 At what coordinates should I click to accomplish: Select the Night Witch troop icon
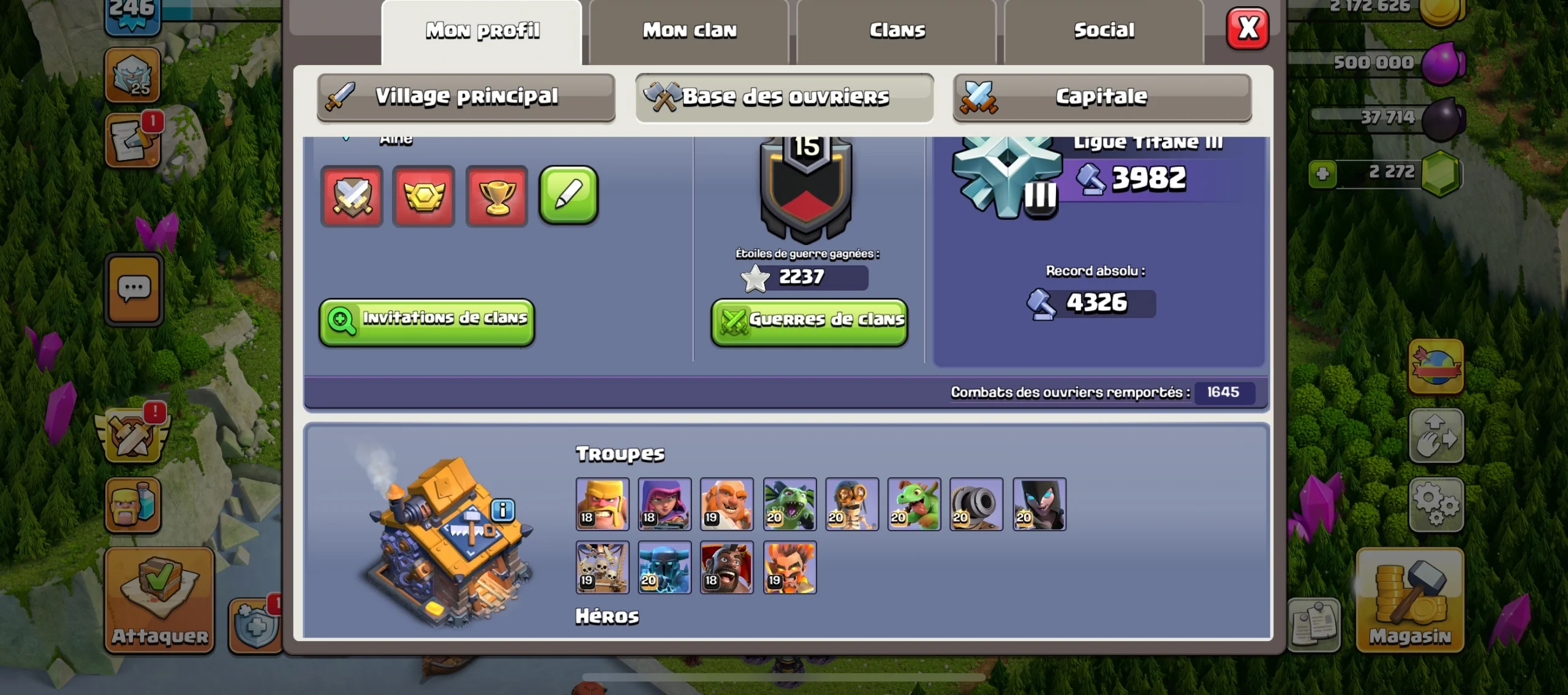pos(1039,504)
